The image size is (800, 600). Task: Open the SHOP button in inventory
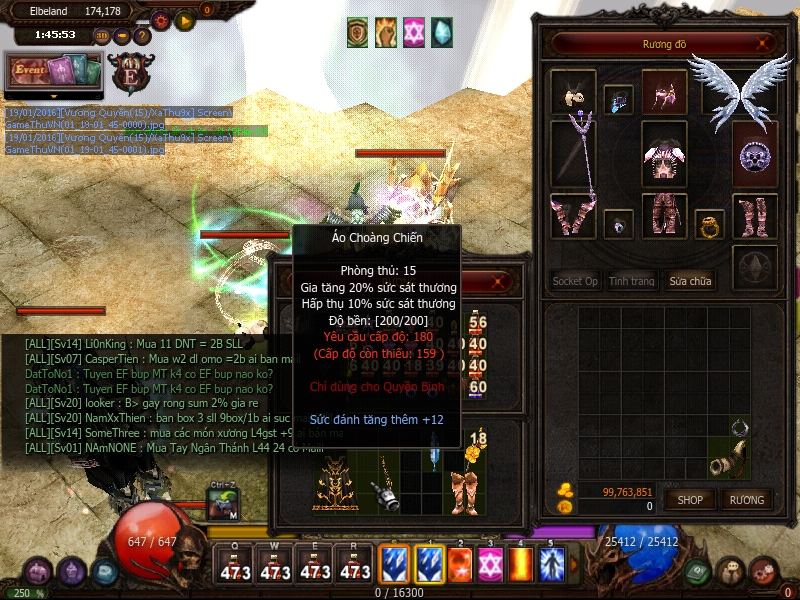click(690, 499)
